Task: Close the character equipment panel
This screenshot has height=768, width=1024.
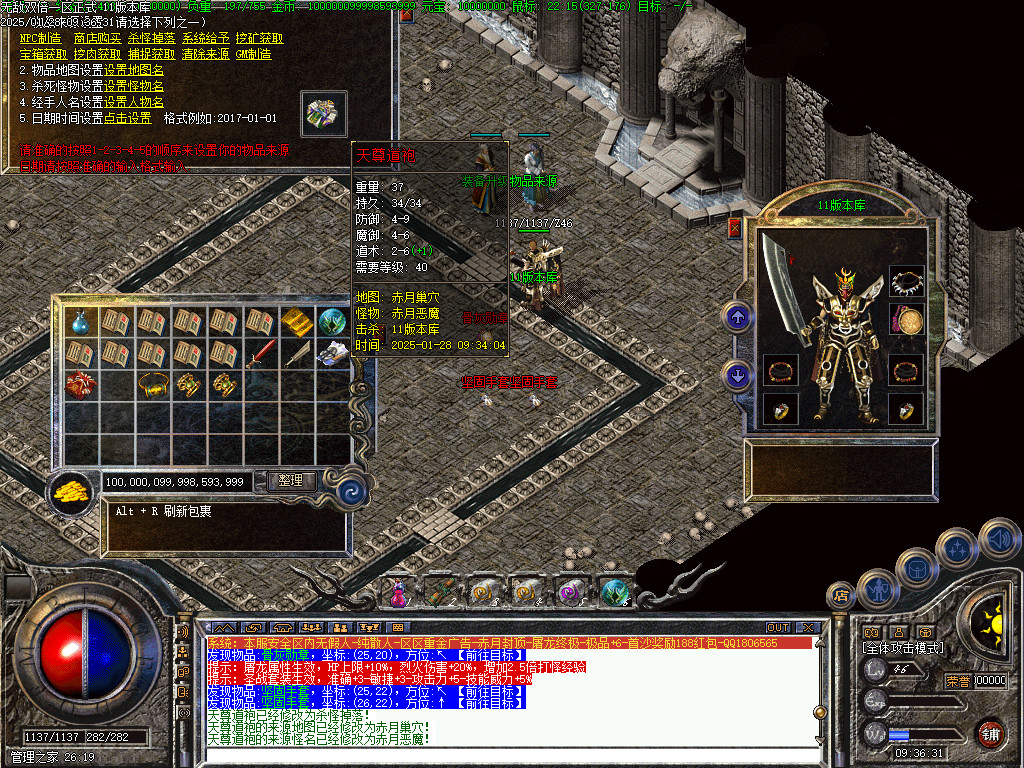Action: [736, 228]
